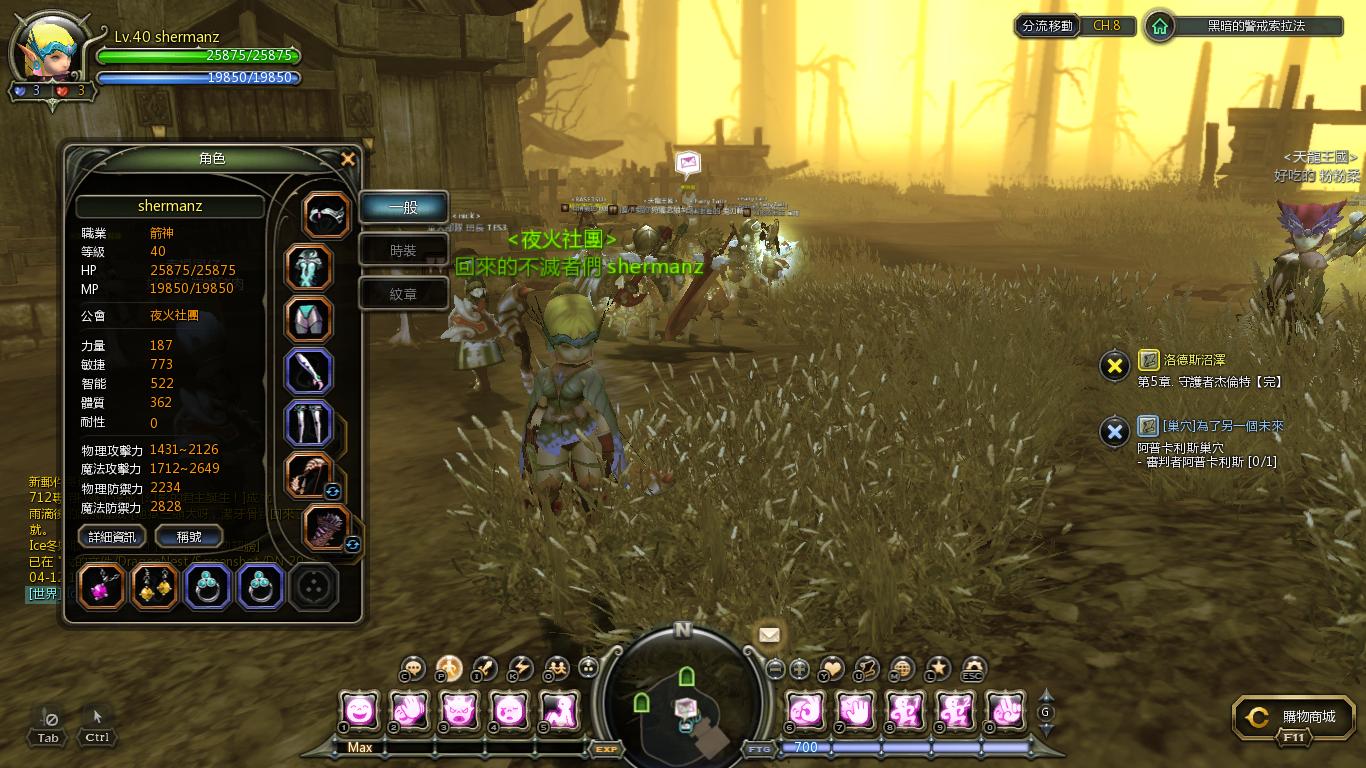
Task: Click the pink gem necklace slot
Action: click(x=102, y=587)
